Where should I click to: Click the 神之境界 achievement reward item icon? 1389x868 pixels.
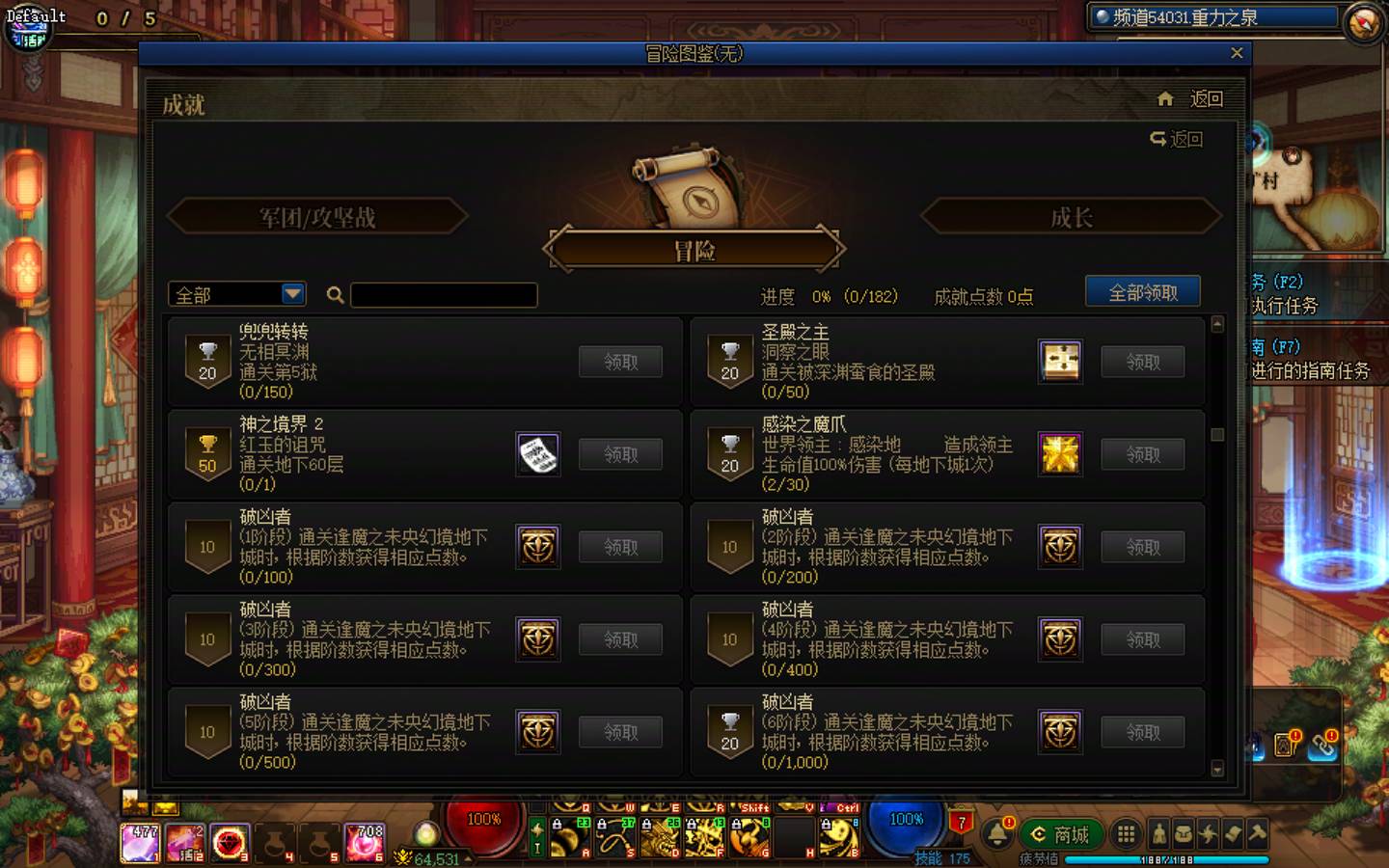[x=537, y=453]
